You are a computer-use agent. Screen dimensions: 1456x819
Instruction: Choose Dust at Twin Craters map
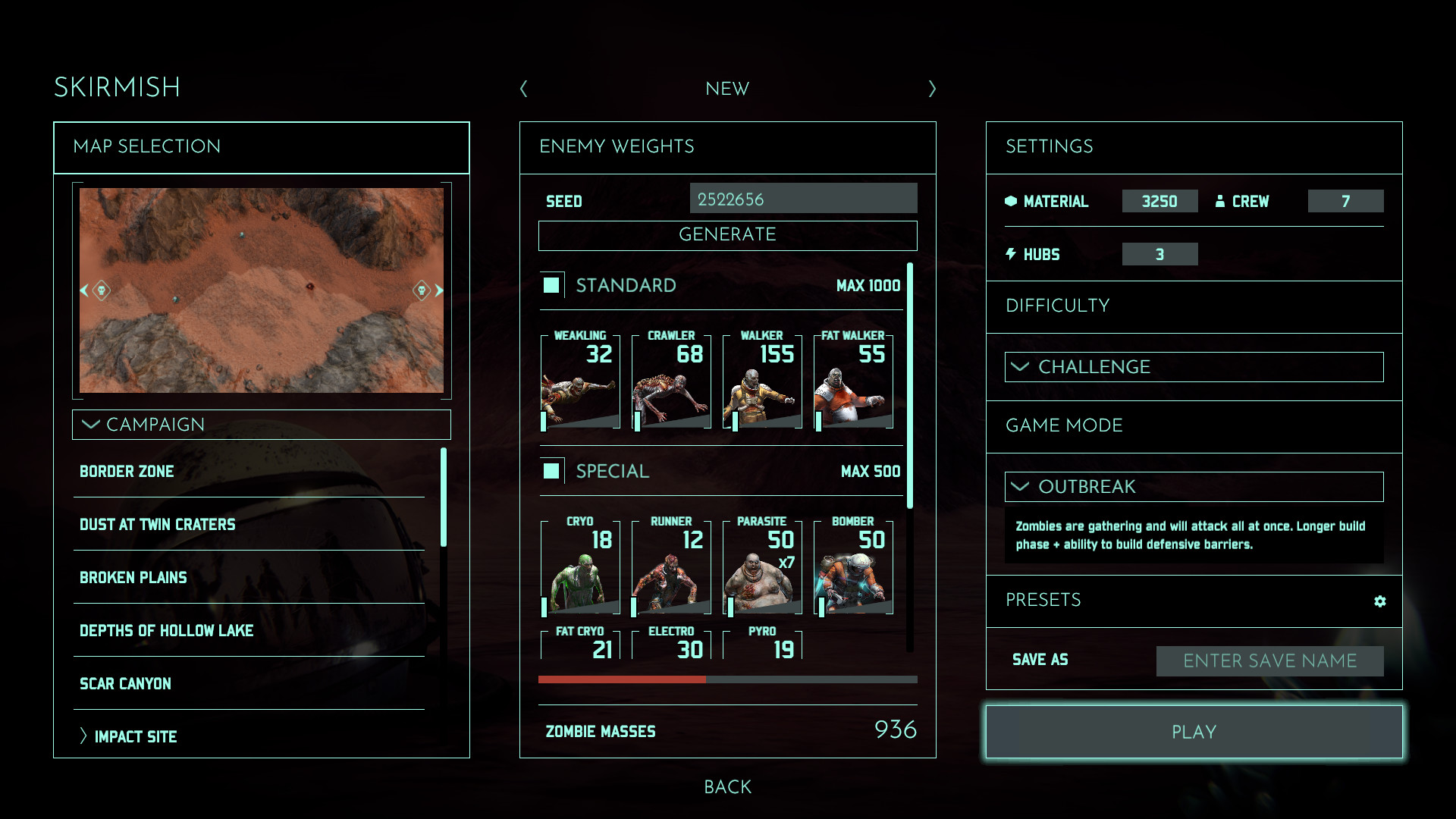click(x=158, y=525)
